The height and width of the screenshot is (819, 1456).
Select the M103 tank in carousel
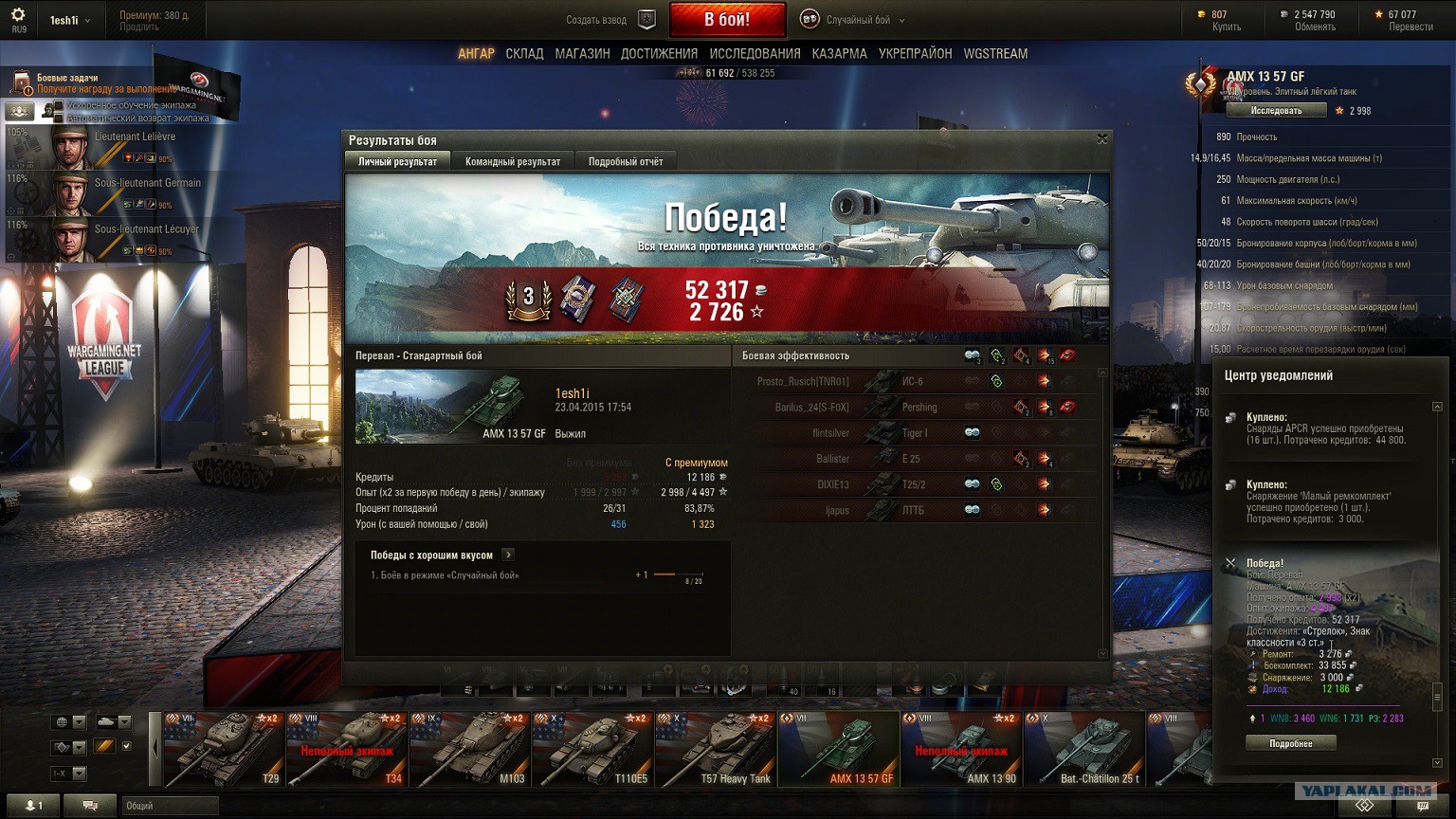(470, 750)
